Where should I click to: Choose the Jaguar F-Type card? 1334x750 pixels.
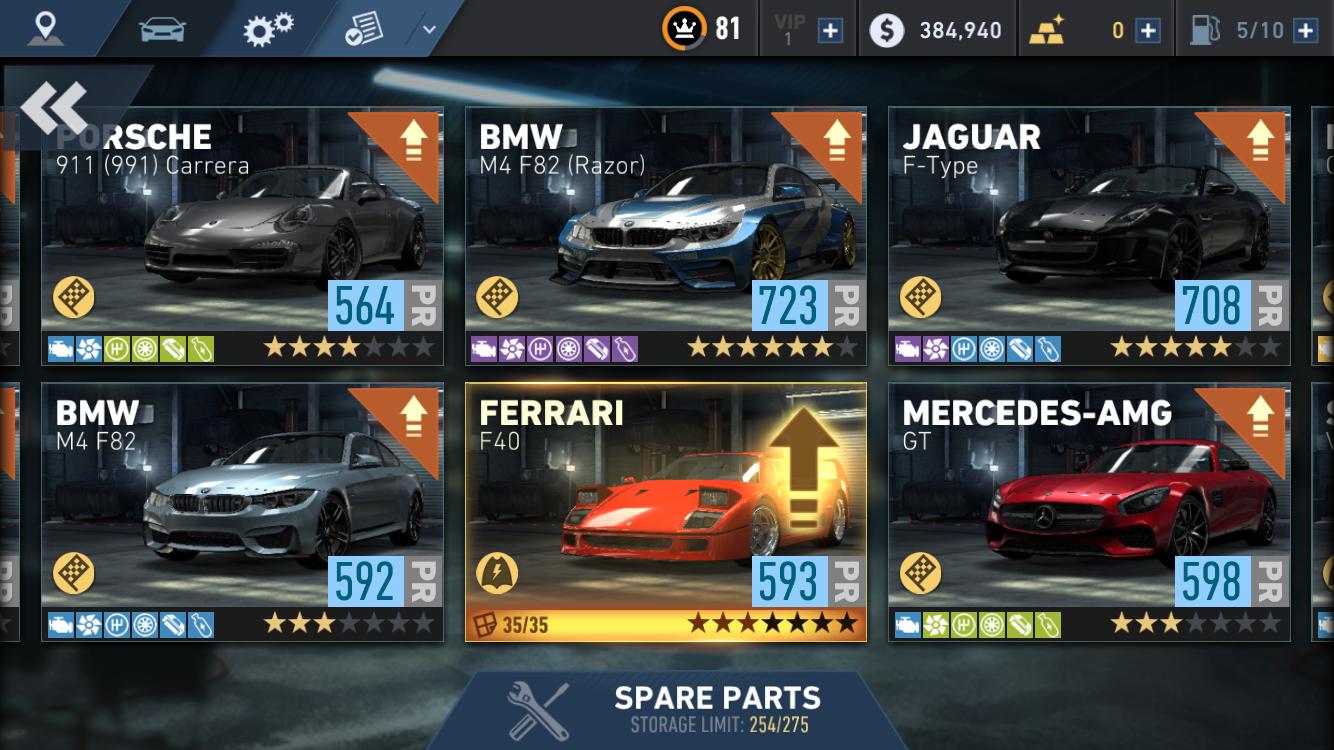[x=1088, y=235]
